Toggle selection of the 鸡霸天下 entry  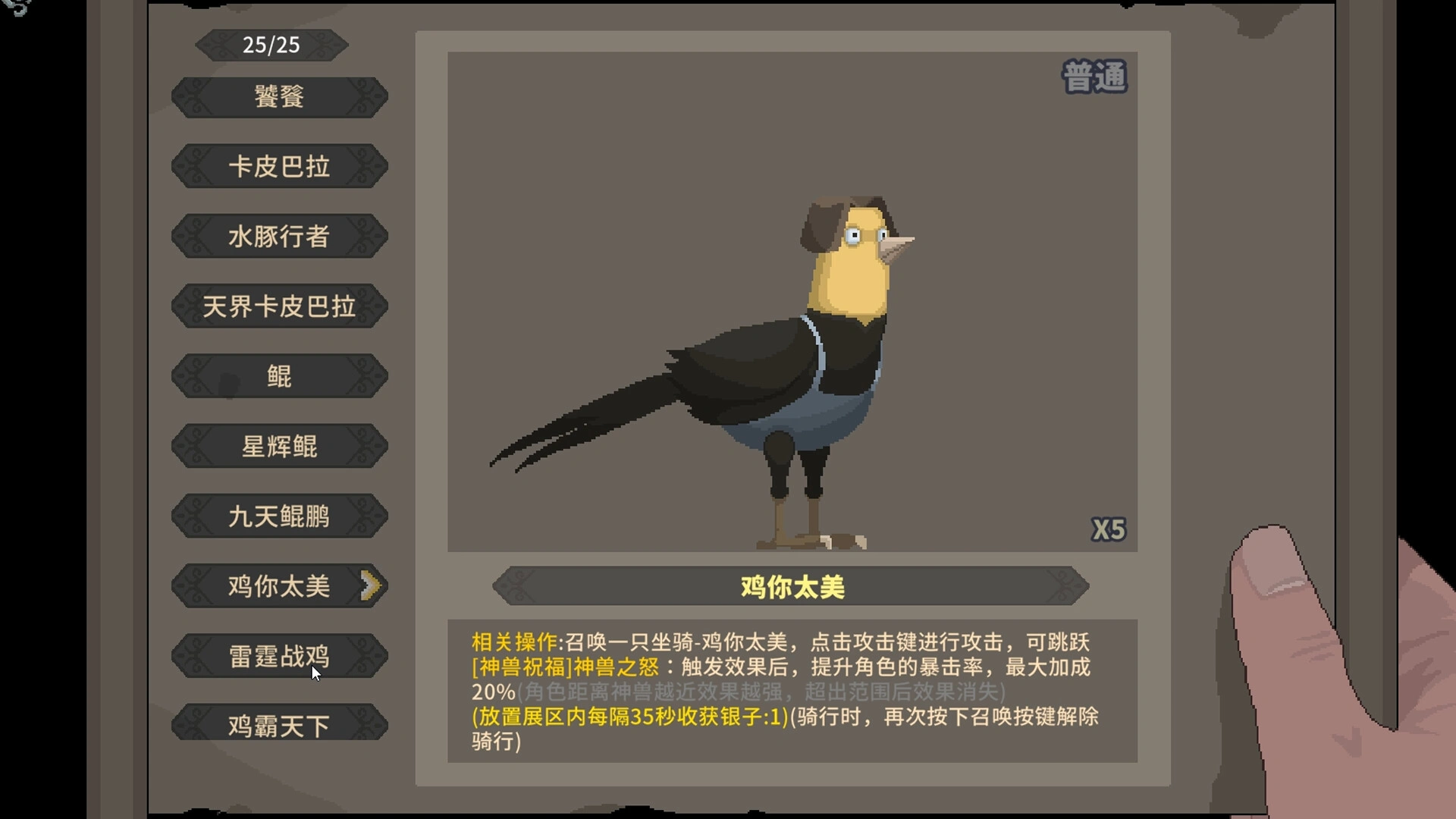coord(278,725)
